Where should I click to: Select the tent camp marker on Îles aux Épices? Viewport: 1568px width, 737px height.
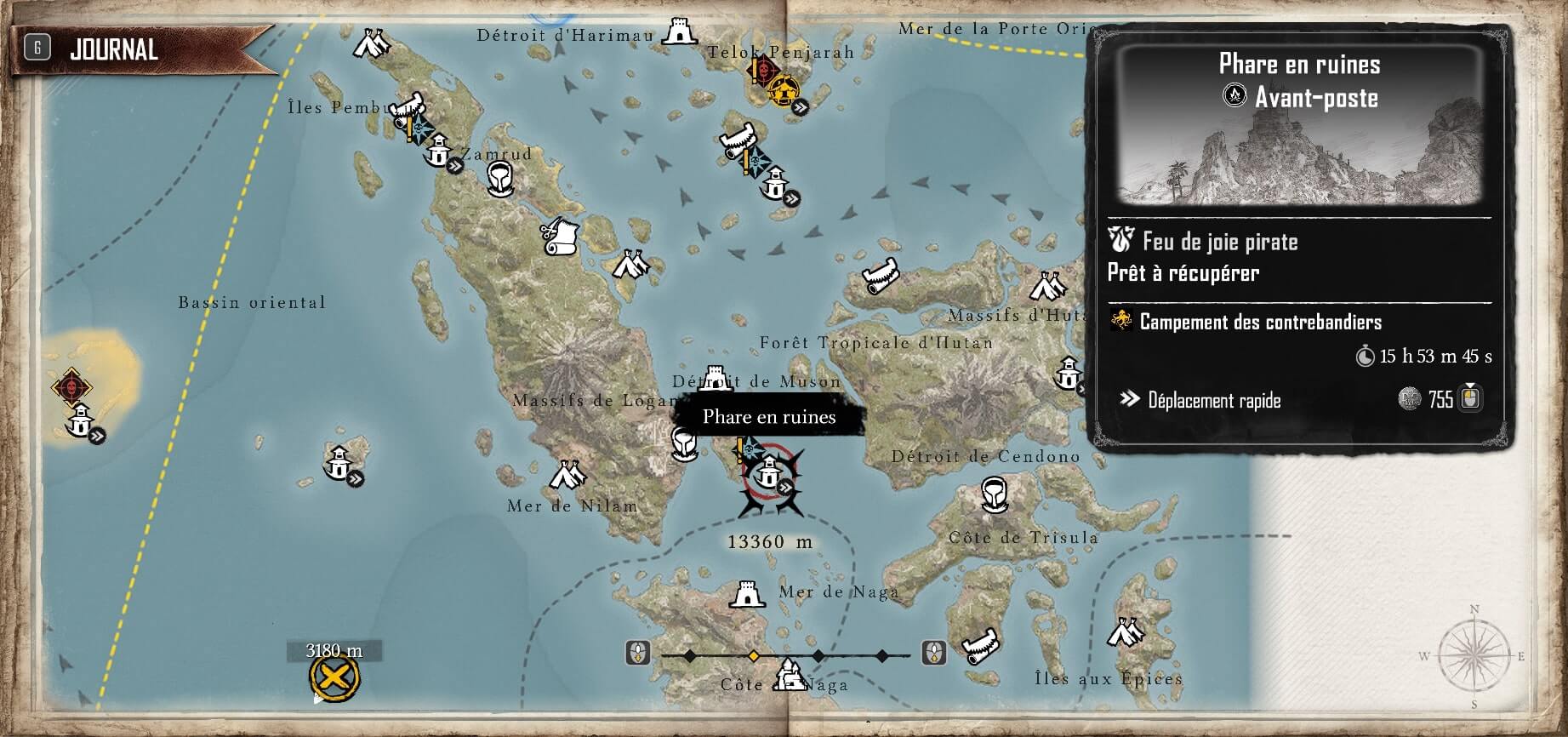(x=1126, y=632)
